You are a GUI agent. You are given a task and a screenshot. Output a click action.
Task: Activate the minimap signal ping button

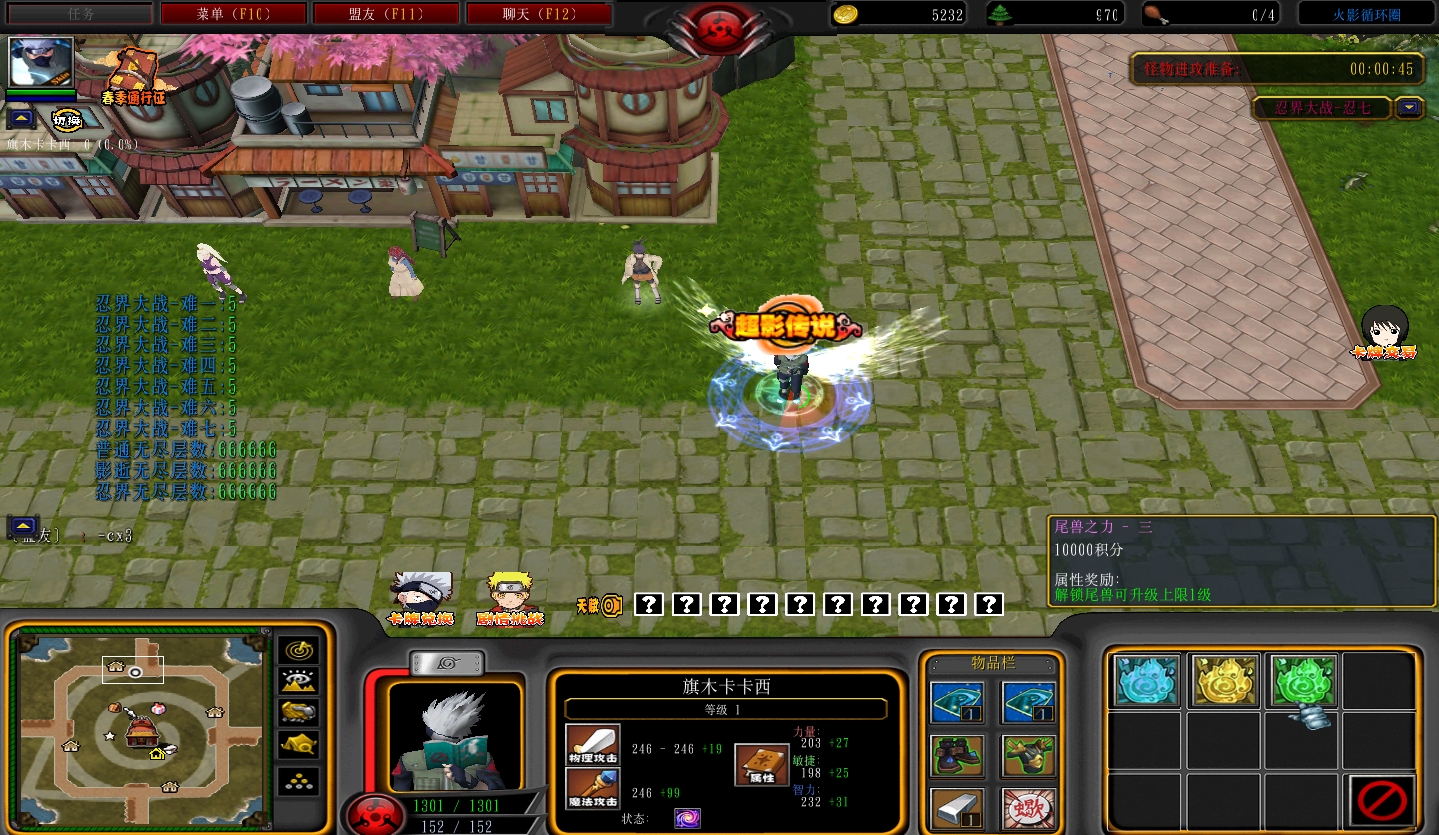(298, 650)
